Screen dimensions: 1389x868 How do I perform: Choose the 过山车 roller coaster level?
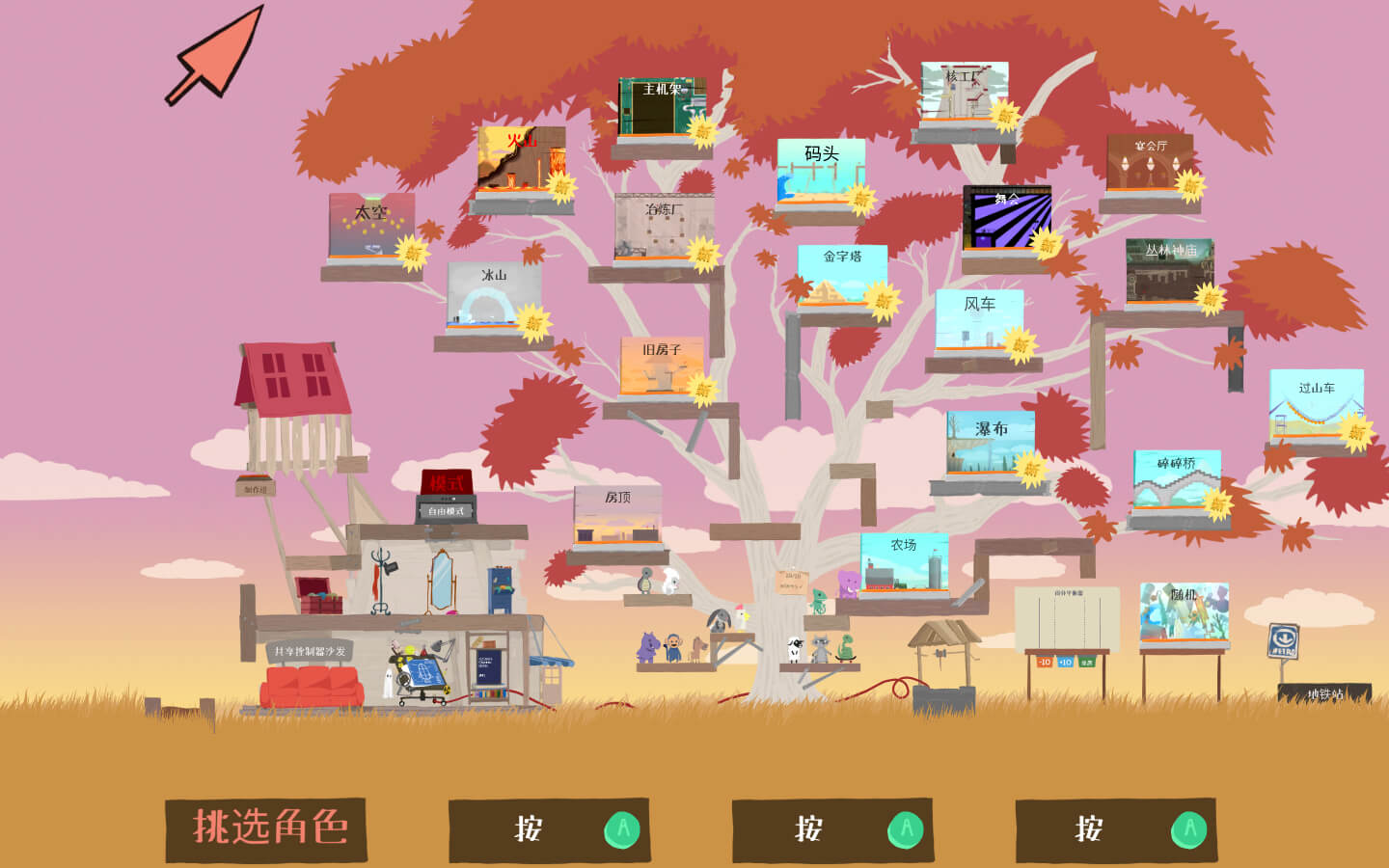pos(1316,404)
